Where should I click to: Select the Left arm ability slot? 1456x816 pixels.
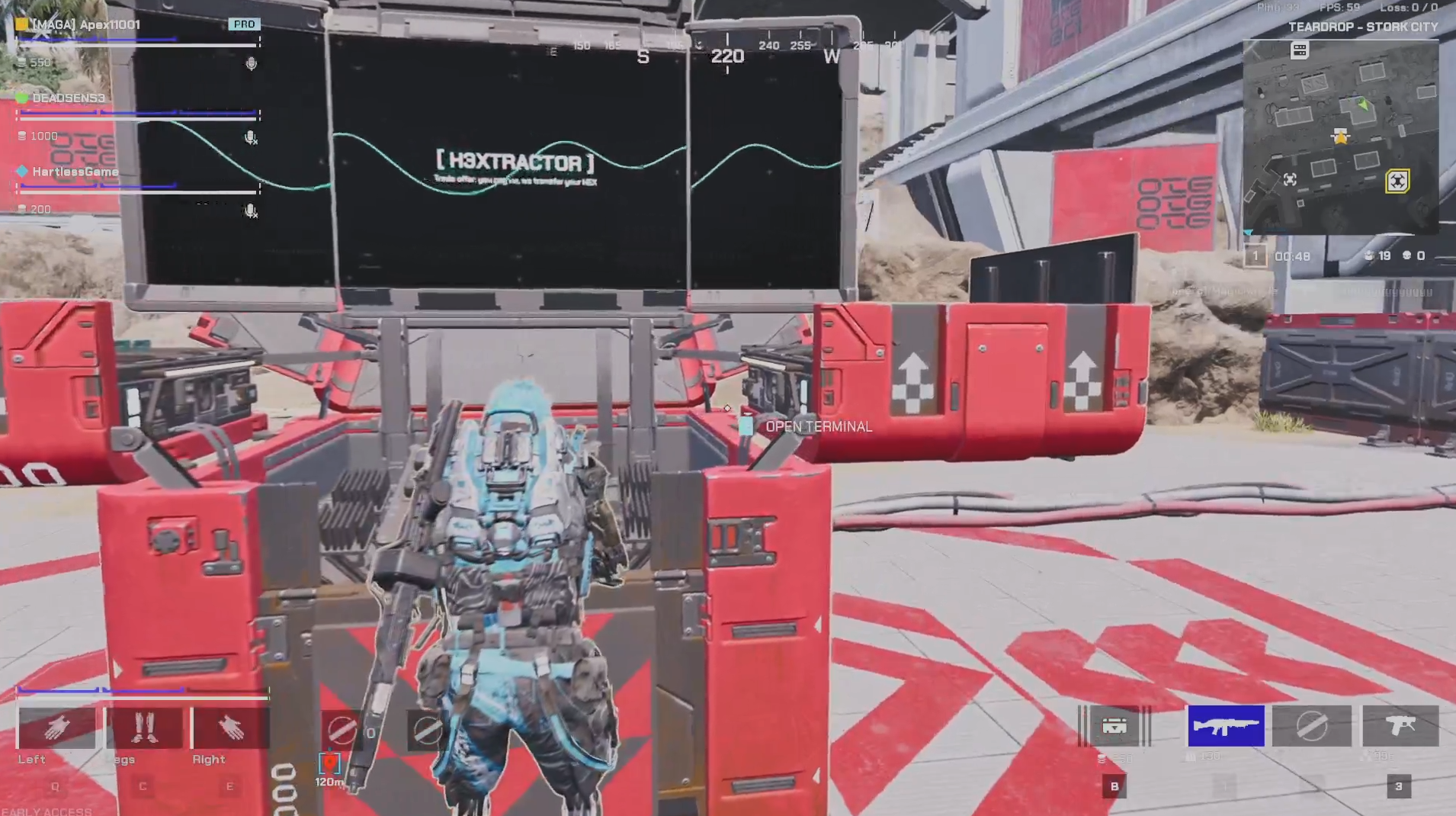(56, 728)
